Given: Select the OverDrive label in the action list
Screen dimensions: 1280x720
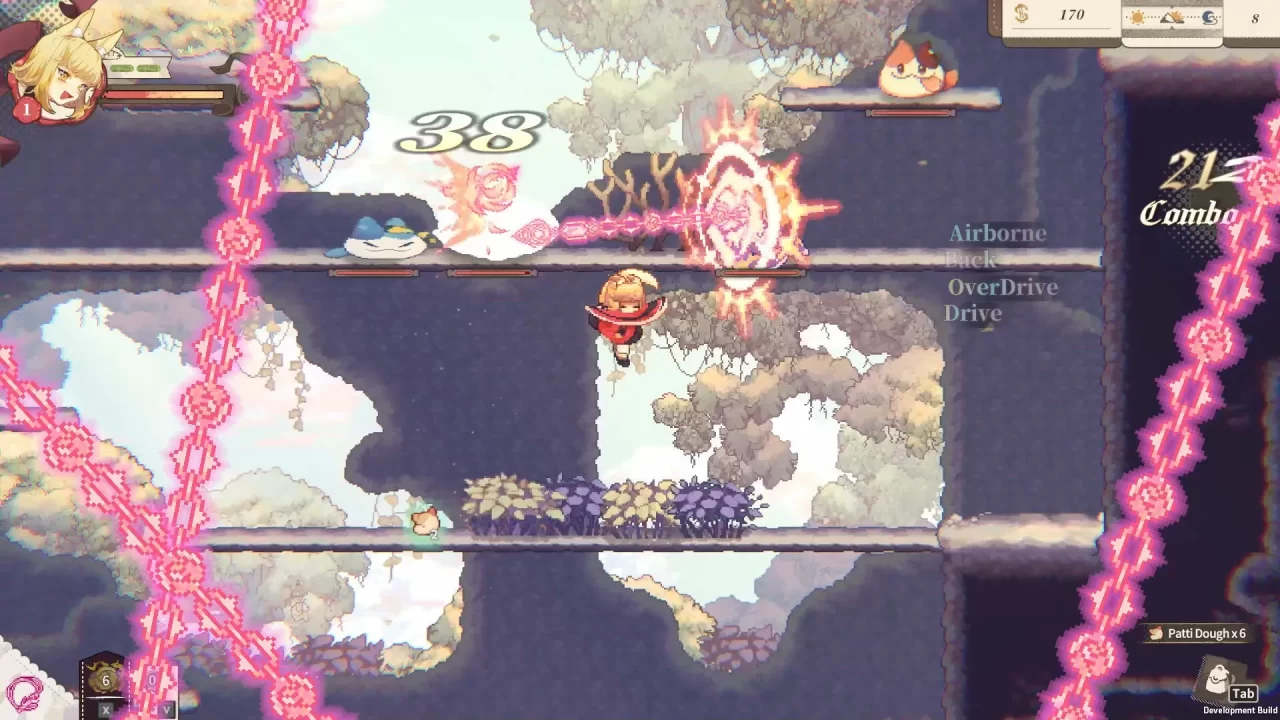Looking at the screenshot, I should click(1003, 287).
